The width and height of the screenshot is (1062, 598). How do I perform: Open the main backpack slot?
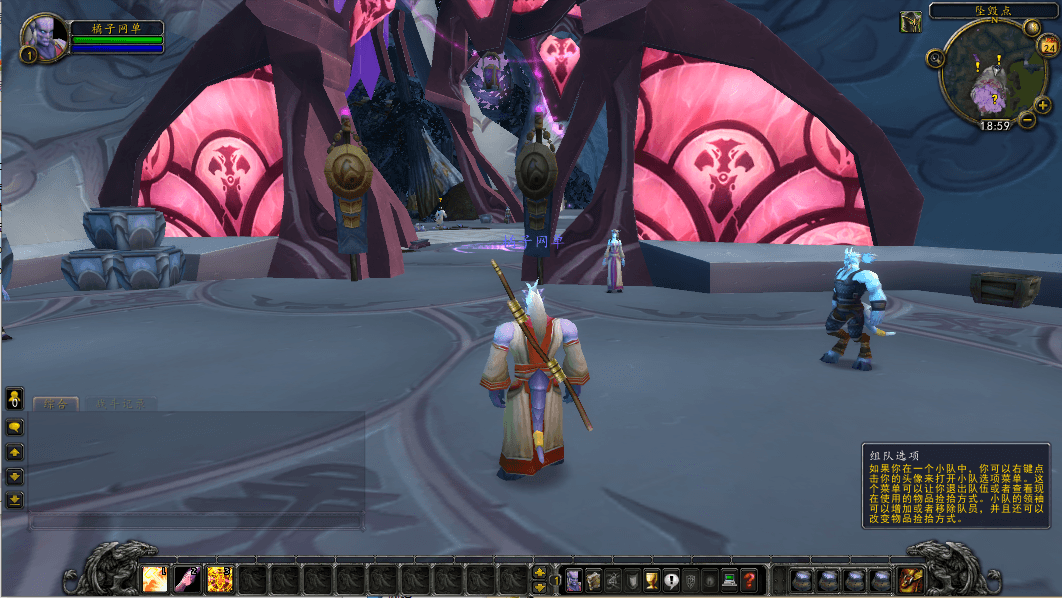click(x=911, y=579)
